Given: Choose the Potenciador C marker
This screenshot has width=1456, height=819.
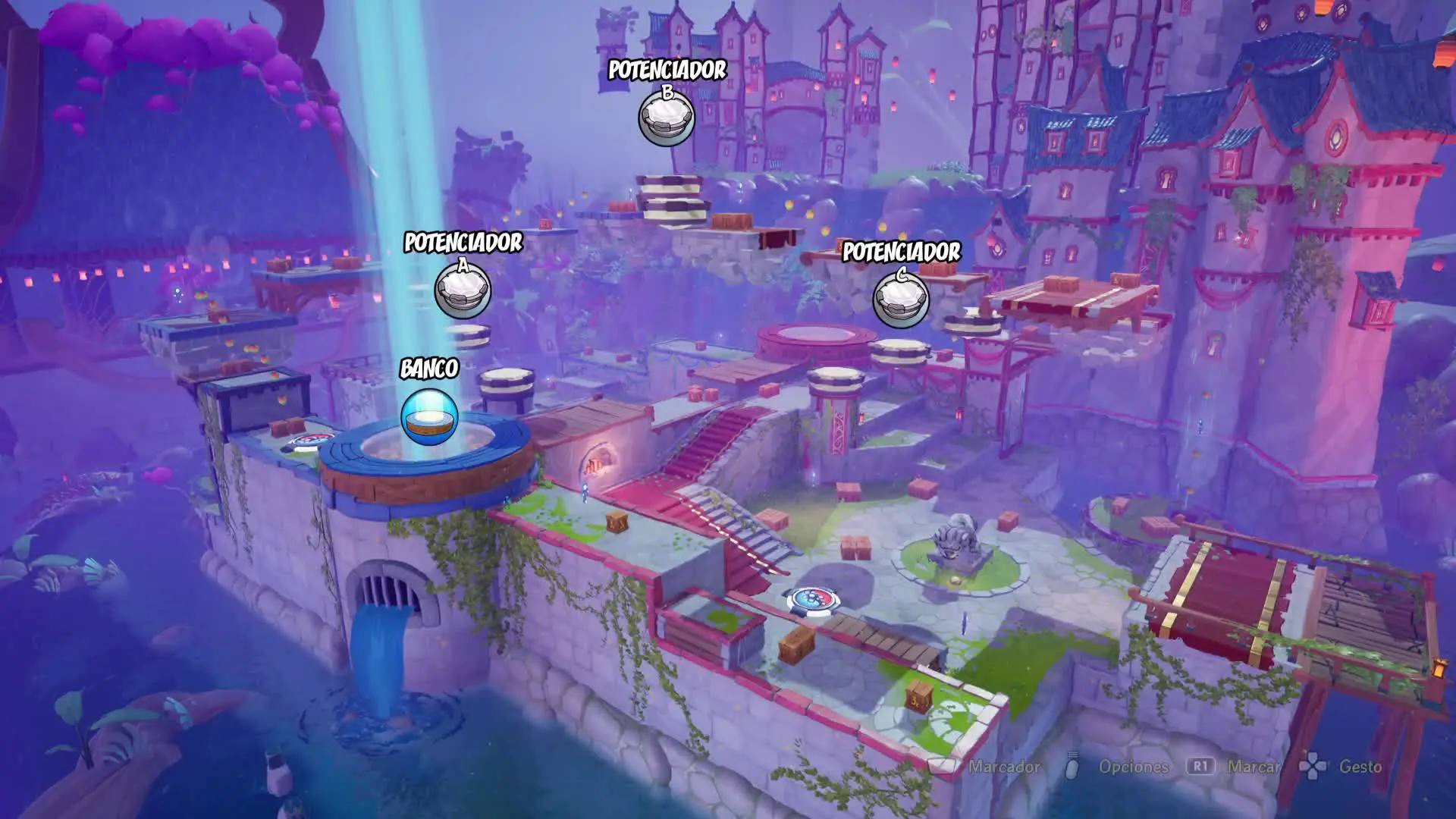Looking at the screenshot, I should [901, 300].
